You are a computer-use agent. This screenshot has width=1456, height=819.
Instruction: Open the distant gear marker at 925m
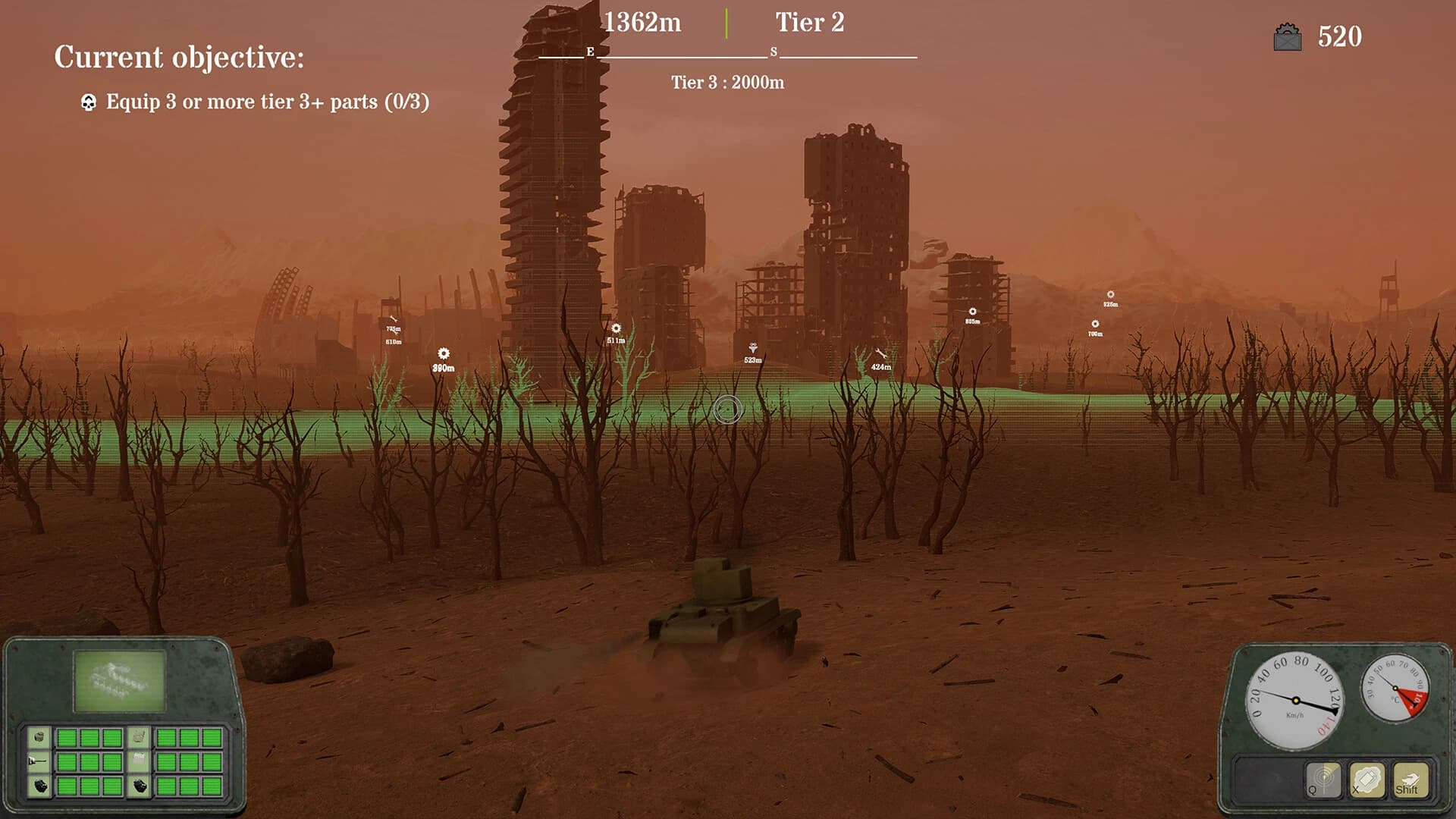(x=1109, y=294)
